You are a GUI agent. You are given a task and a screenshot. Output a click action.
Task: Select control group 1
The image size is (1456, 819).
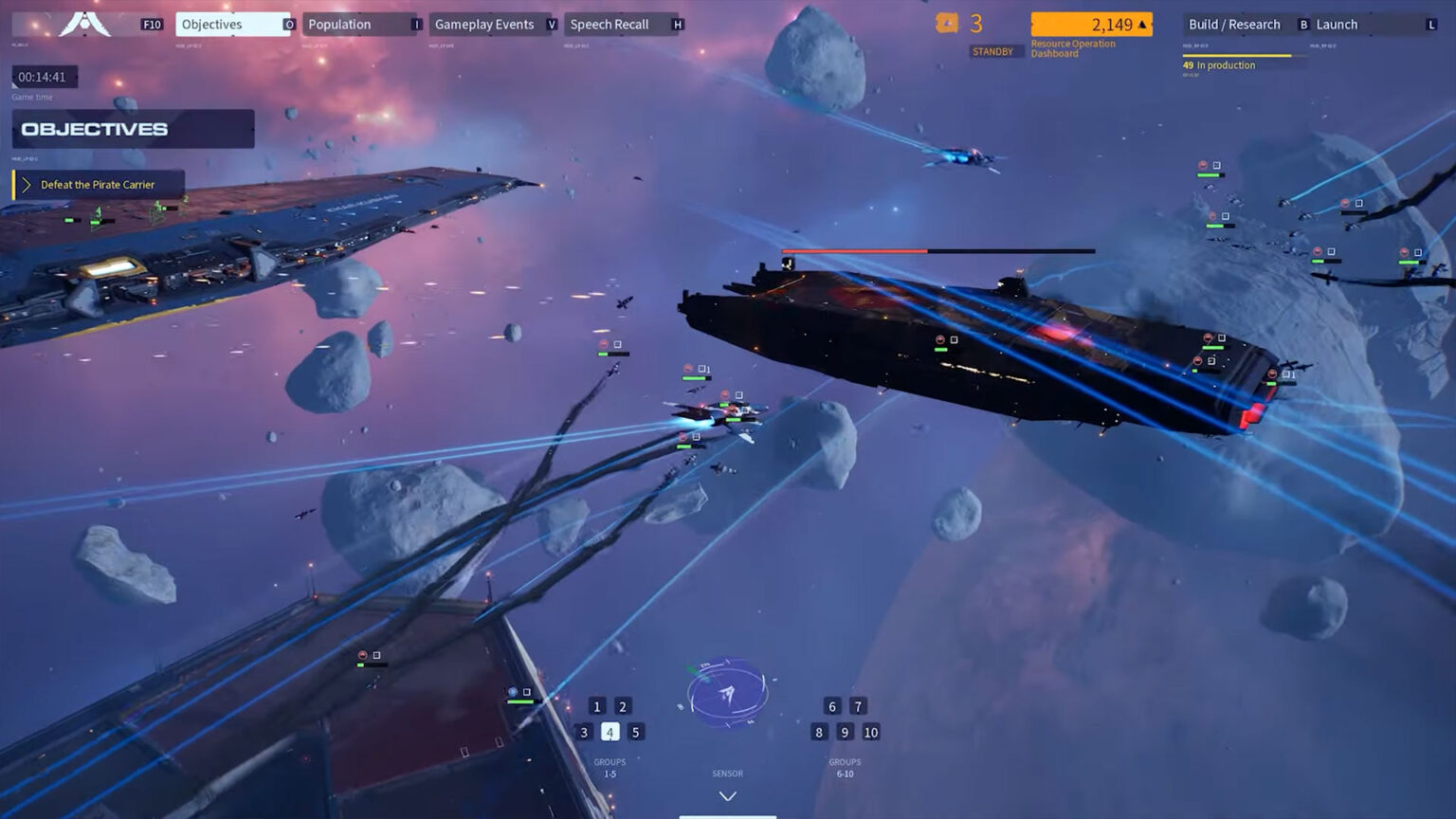coord(597,706)
